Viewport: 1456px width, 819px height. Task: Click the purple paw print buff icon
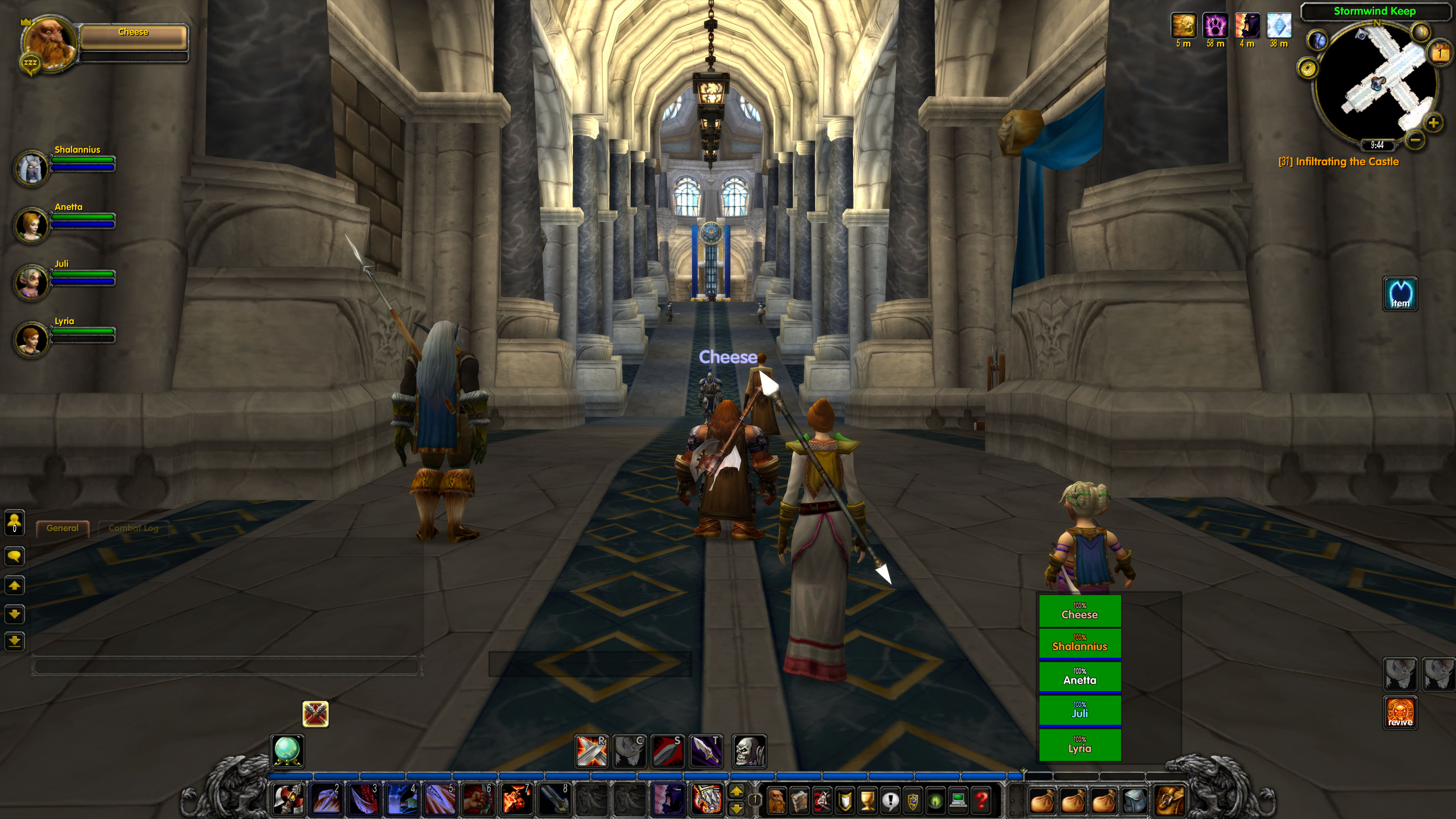point(1214,26)
